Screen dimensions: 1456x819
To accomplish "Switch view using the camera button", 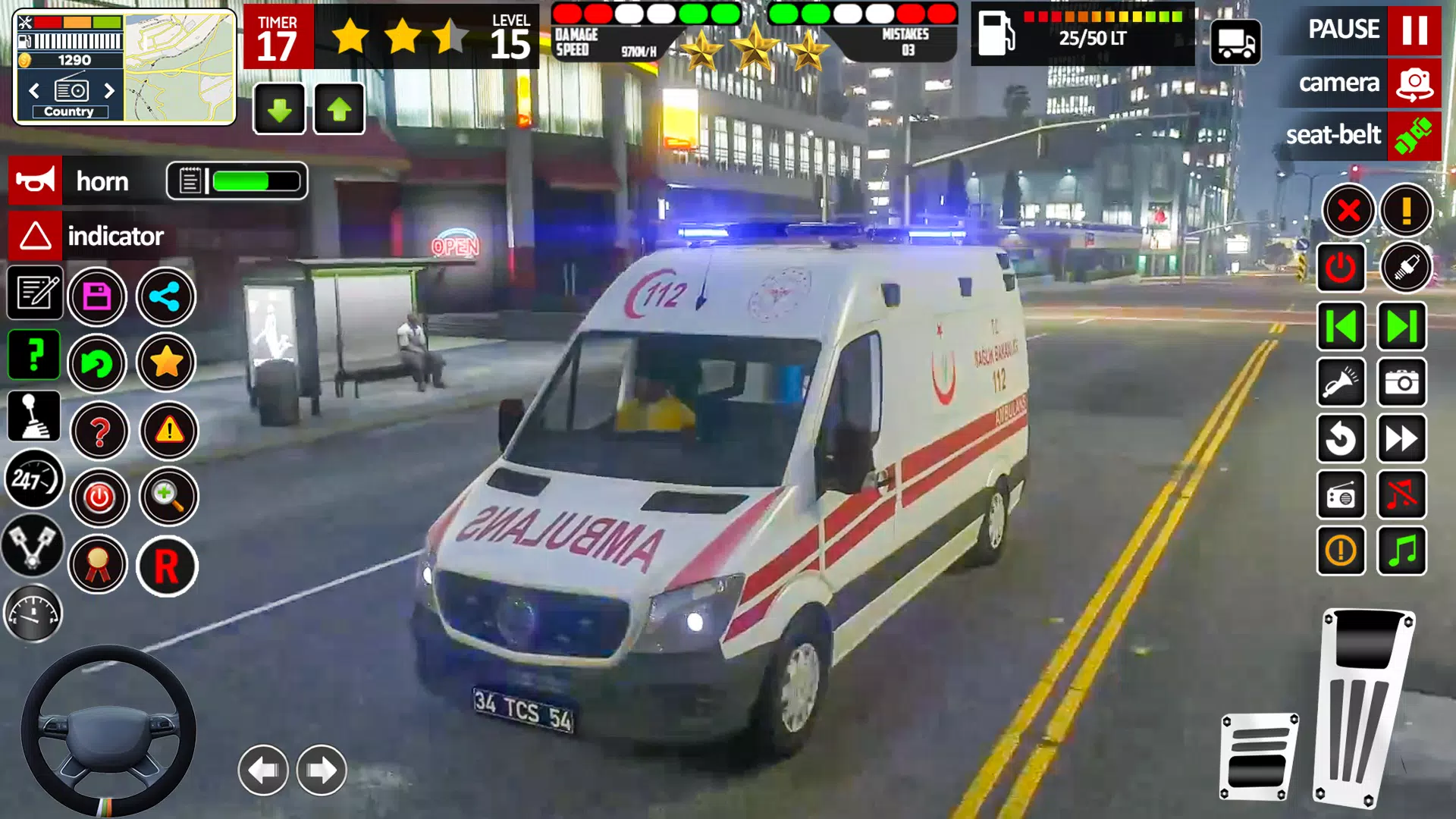I will tap(1414, 83).
